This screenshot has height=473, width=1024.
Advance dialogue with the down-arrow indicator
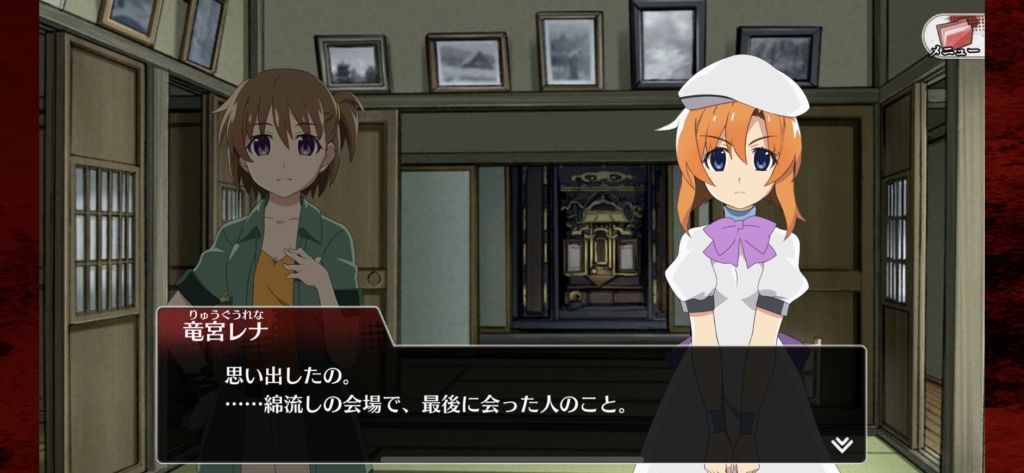click(840, 443)
